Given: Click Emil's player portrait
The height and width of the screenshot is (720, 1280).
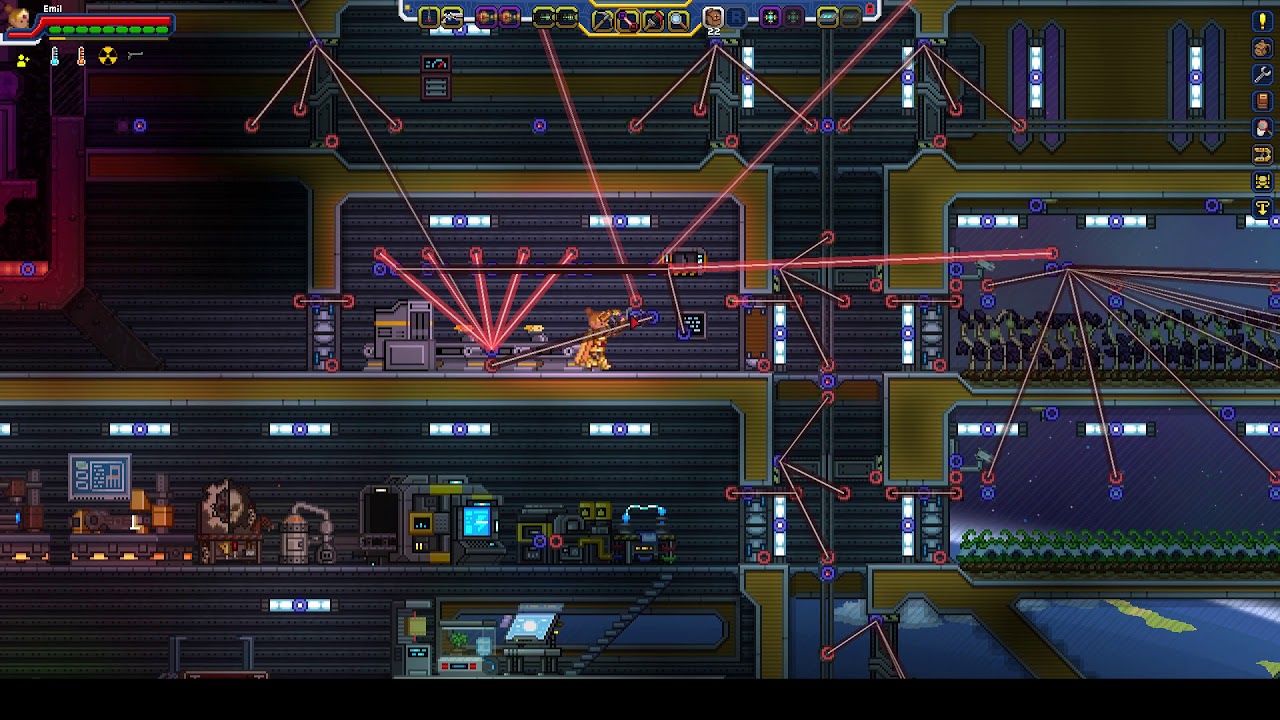Looking at the screenshot, I should 19,17.
